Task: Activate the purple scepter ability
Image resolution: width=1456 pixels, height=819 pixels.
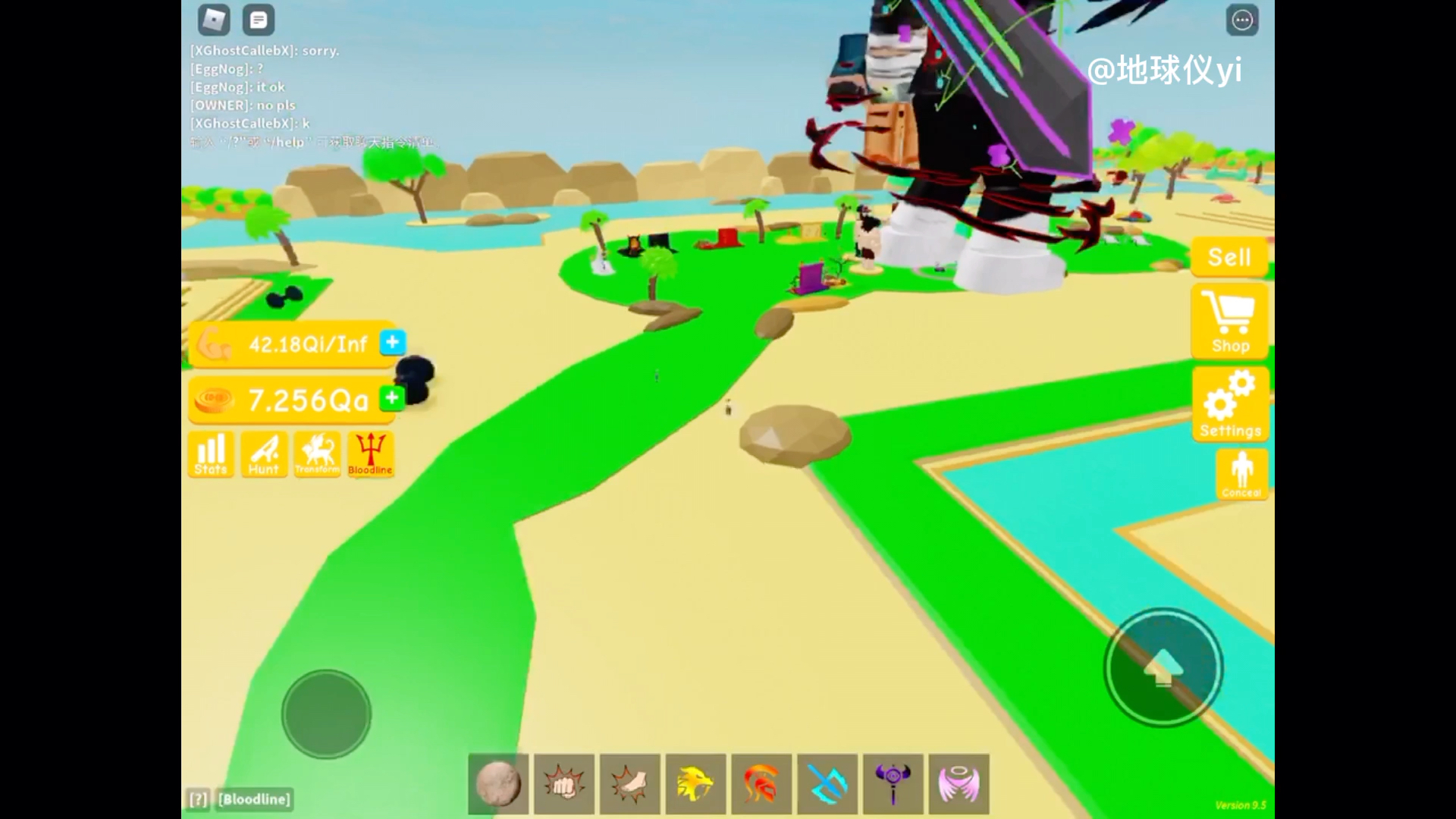Action: [x=893, y=785]
